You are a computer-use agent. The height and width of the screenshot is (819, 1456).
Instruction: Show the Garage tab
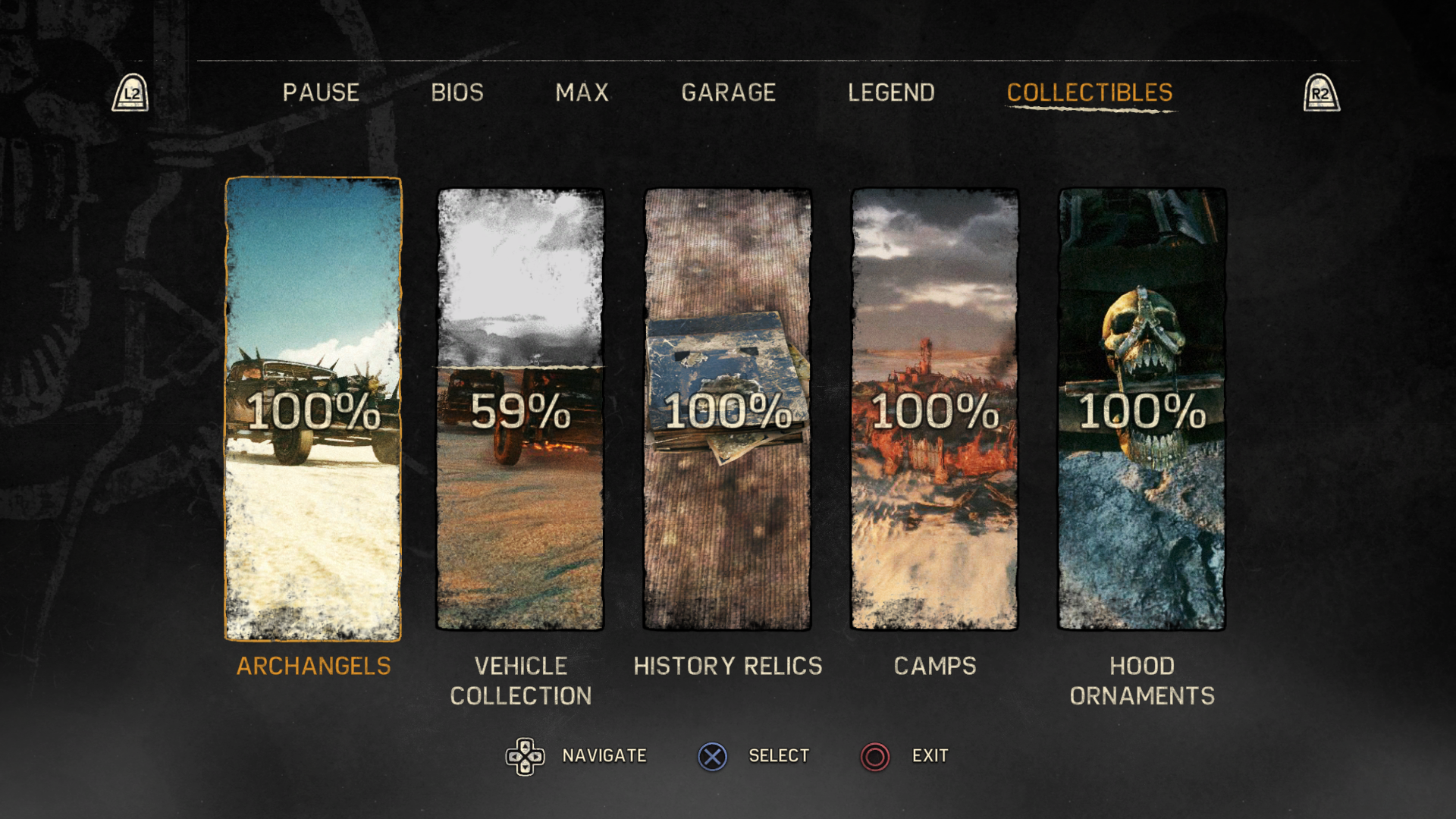pos(728,93)
